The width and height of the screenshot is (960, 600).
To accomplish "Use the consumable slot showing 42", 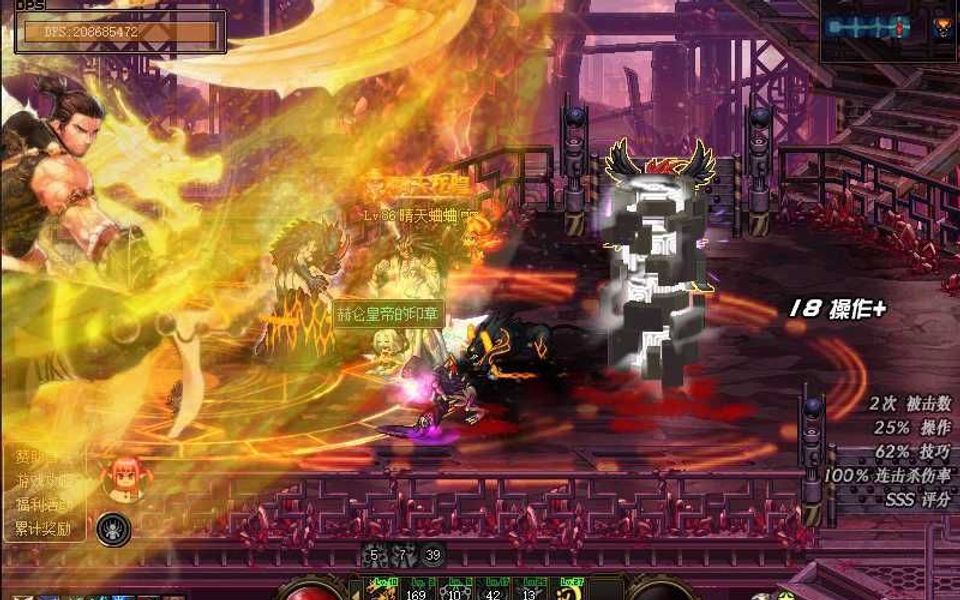I will (x=492, y=589).
